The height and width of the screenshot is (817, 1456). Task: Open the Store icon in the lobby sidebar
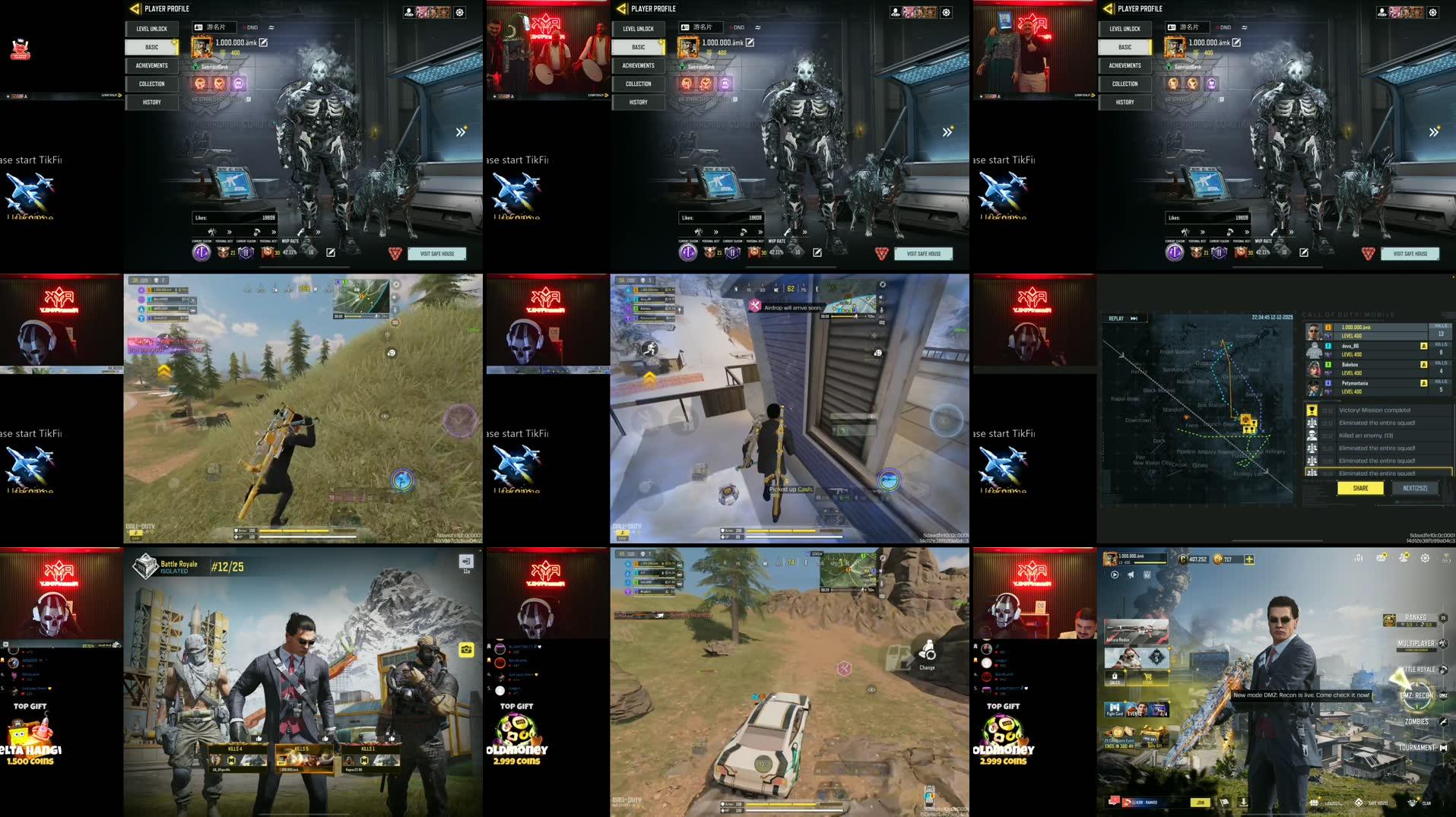pos(1147,678)
